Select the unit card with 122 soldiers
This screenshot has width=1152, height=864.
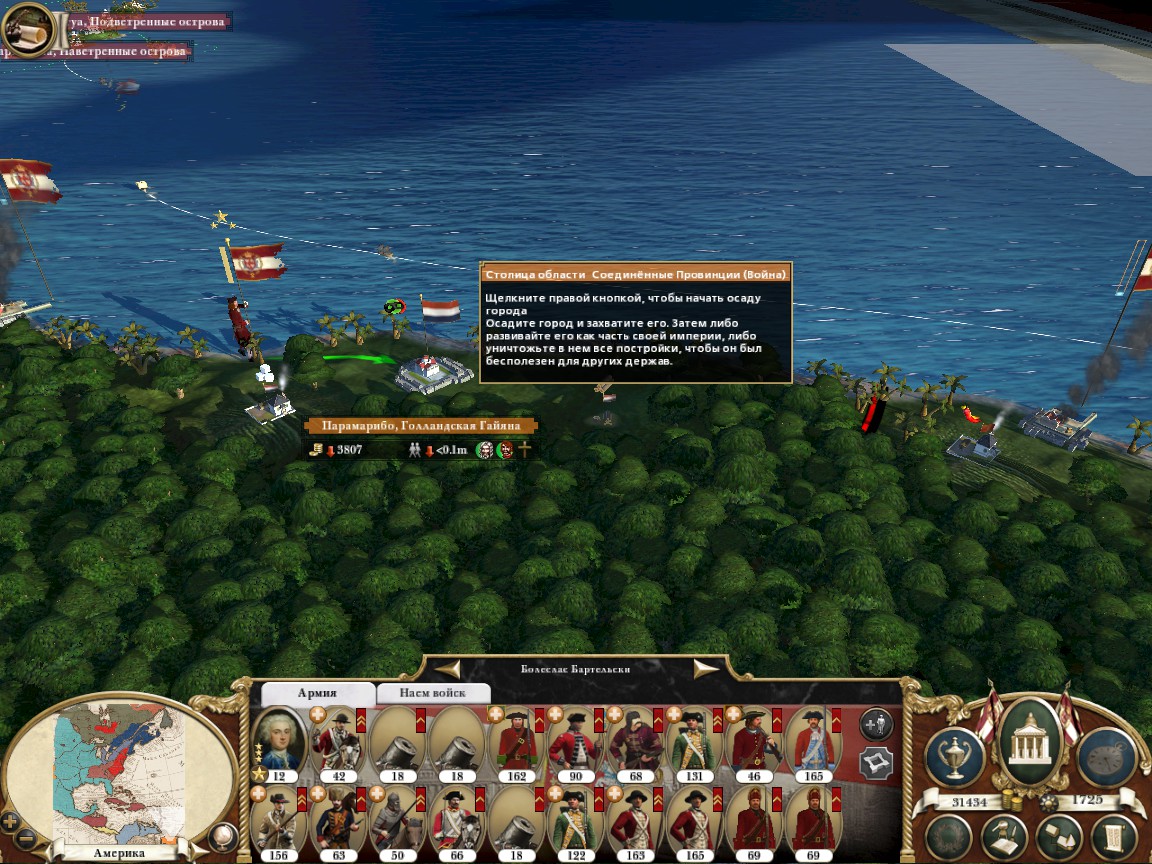tap(575, 822)
